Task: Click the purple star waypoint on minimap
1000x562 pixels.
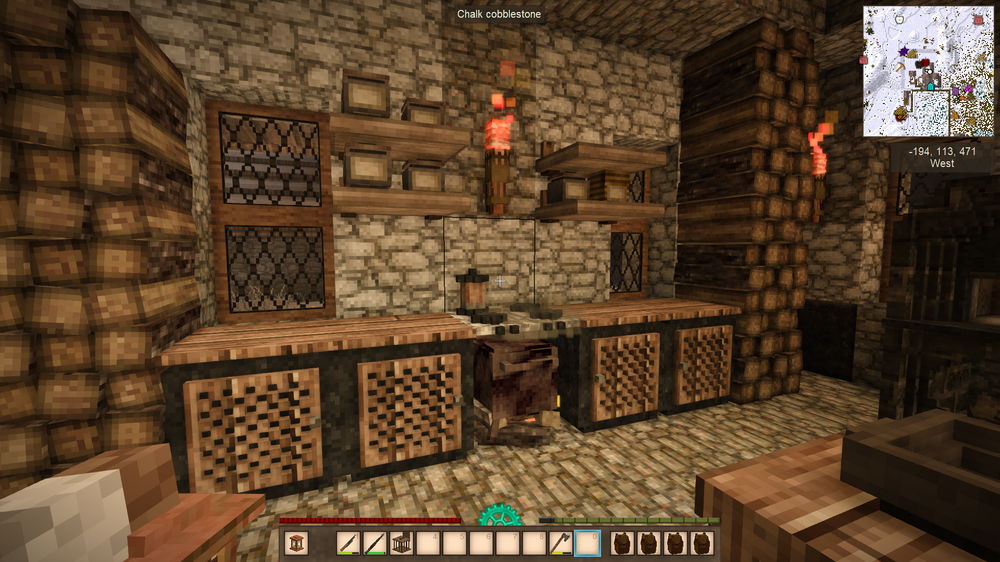Action: pos(904,51)
